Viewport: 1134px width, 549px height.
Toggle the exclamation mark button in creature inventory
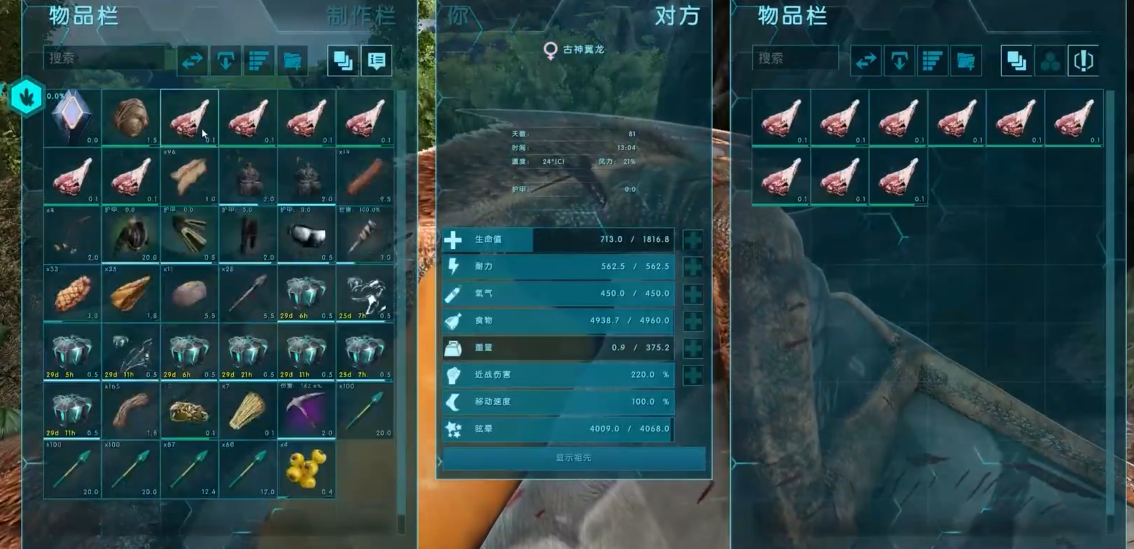[x=1083, y=61]
